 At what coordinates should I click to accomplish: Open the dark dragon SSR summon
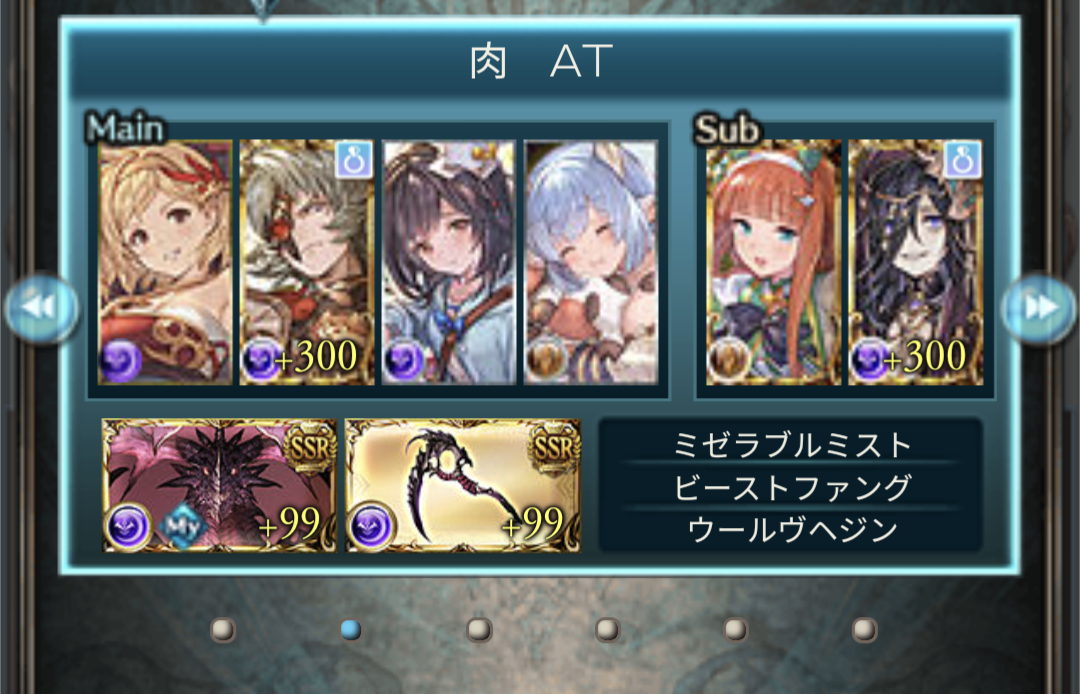tap(219, 485)
